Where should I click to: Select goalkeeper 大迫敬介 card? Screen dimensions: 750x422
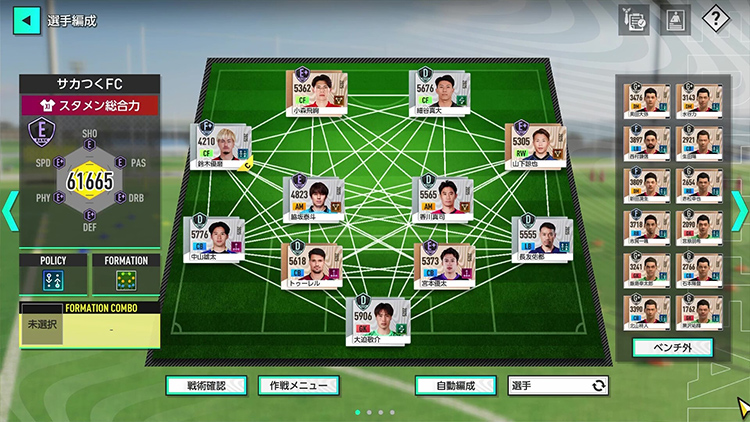(x=378, y=320)
